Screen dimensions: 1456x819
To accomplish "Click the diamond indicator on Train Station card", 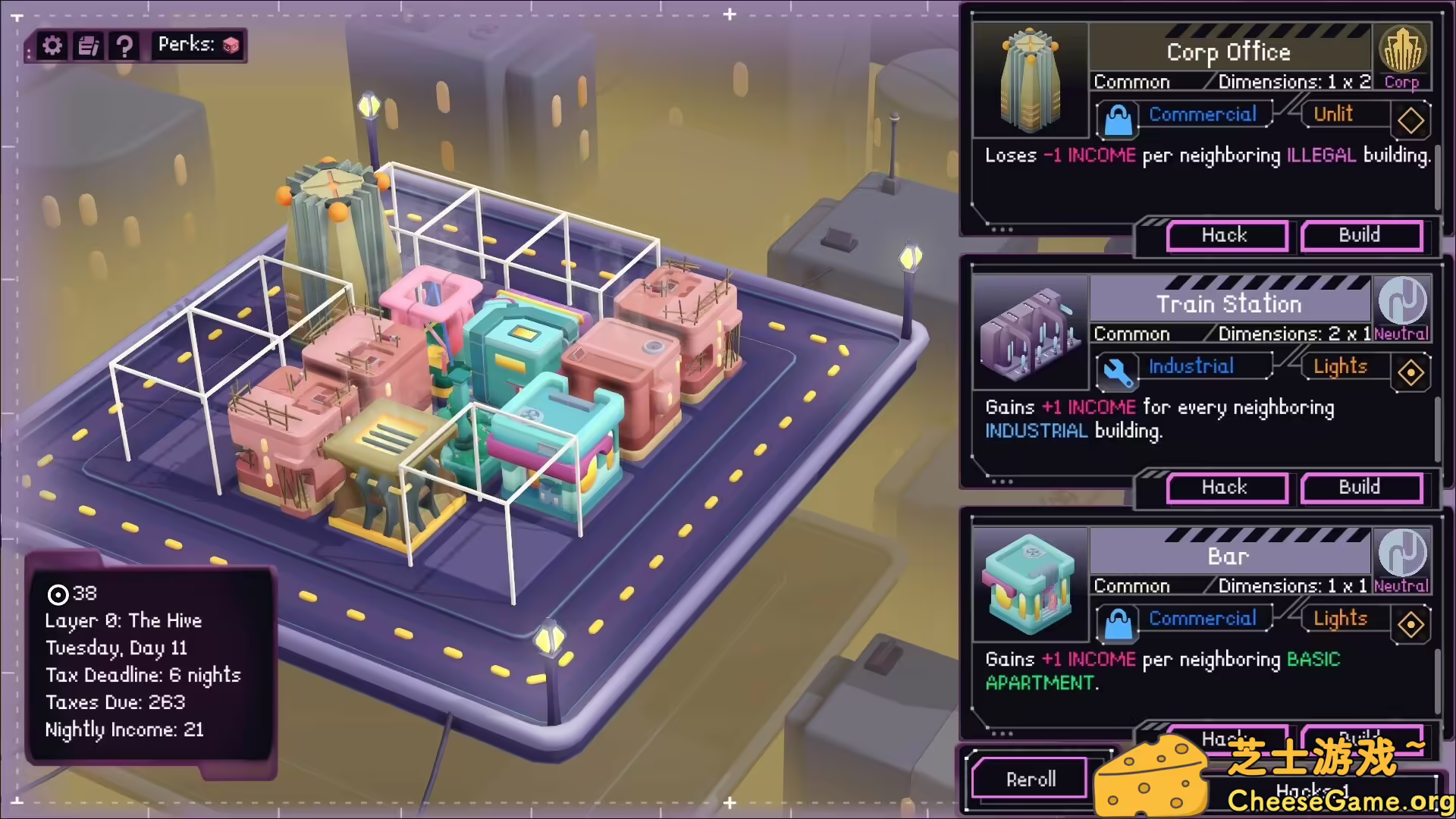I will coord(1411,372).
